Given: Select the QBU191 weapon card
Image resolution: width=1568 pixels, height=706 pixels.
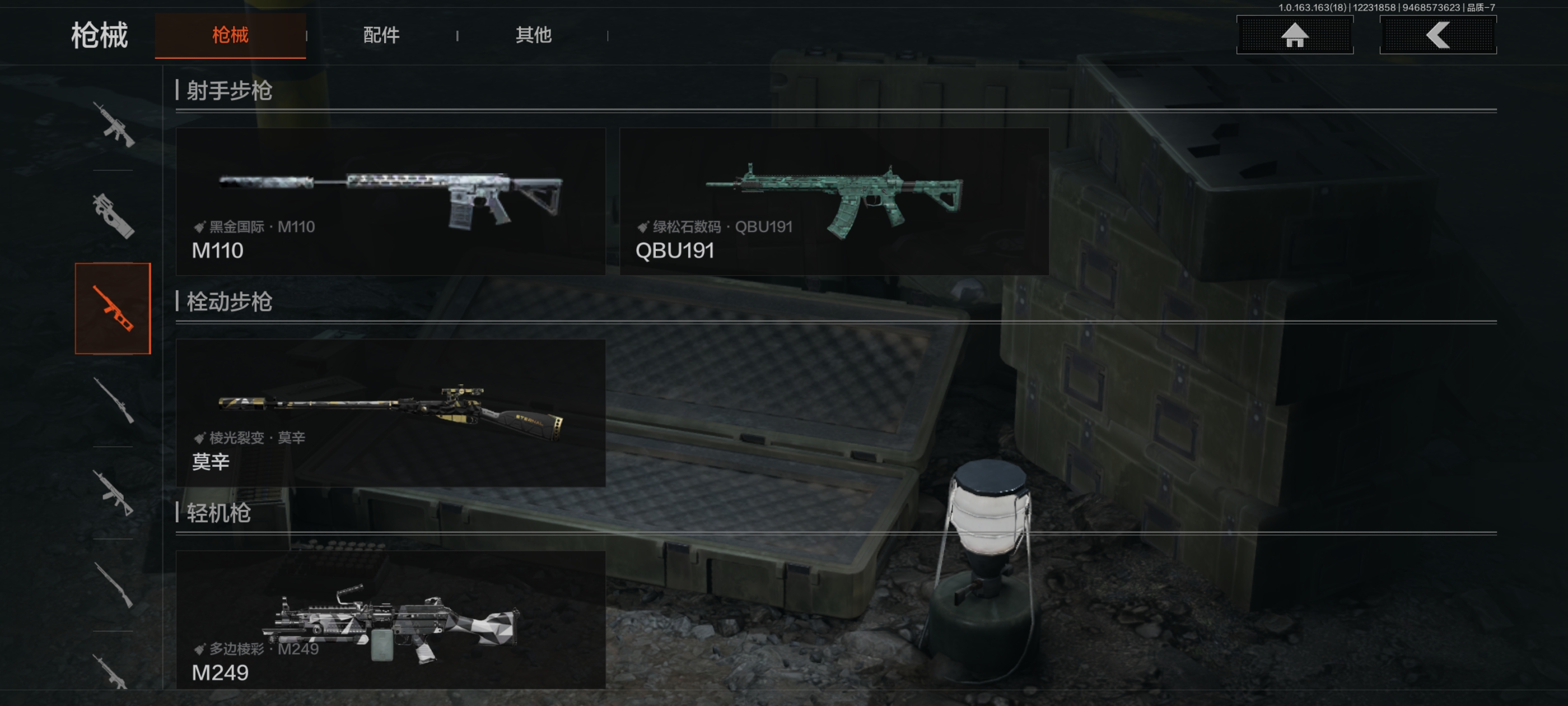Looking at the screenshot, I should [833, 201].
